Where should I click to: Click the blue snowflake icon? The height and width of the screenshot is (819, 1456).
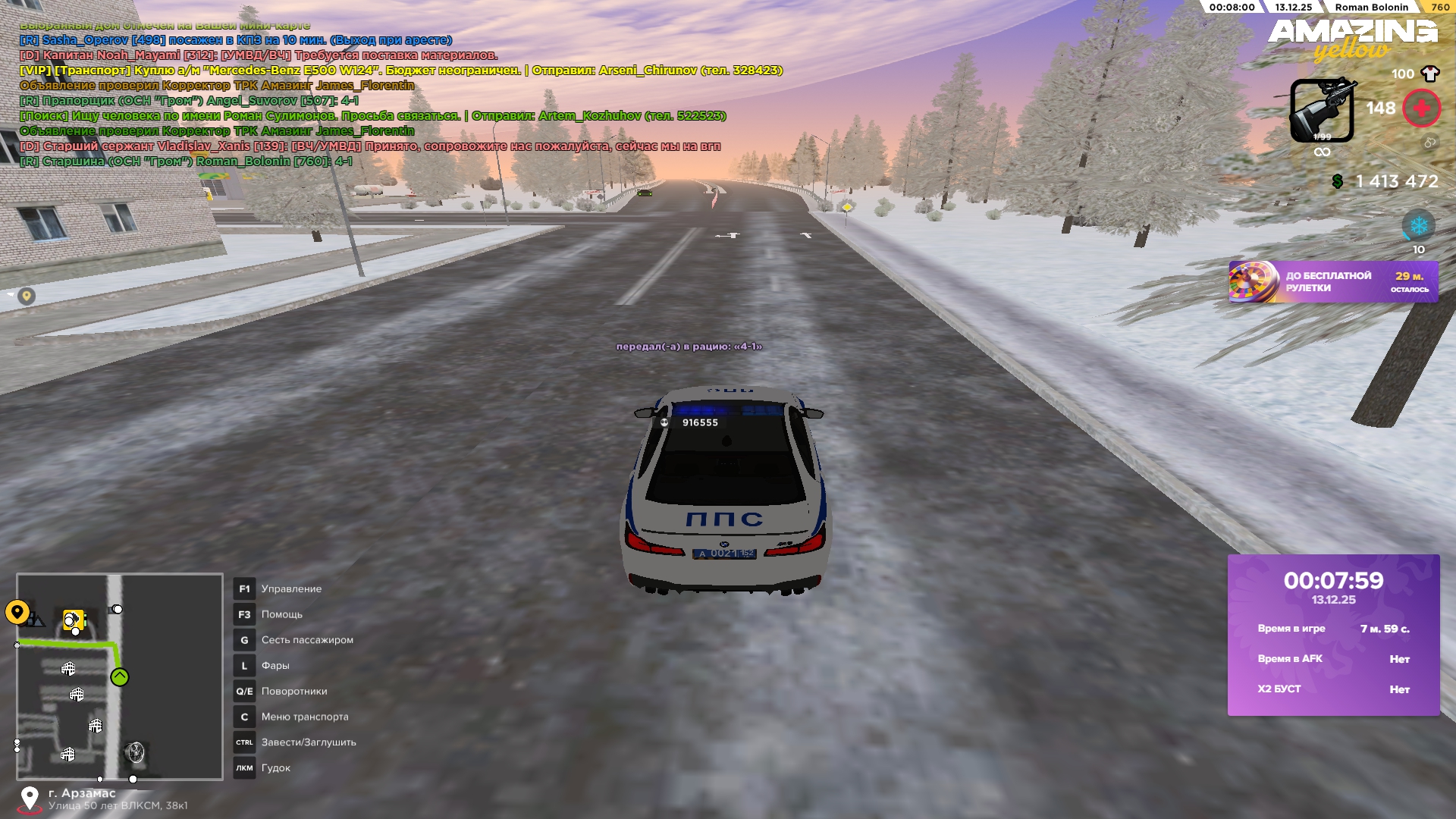[x=1418, y=226]
